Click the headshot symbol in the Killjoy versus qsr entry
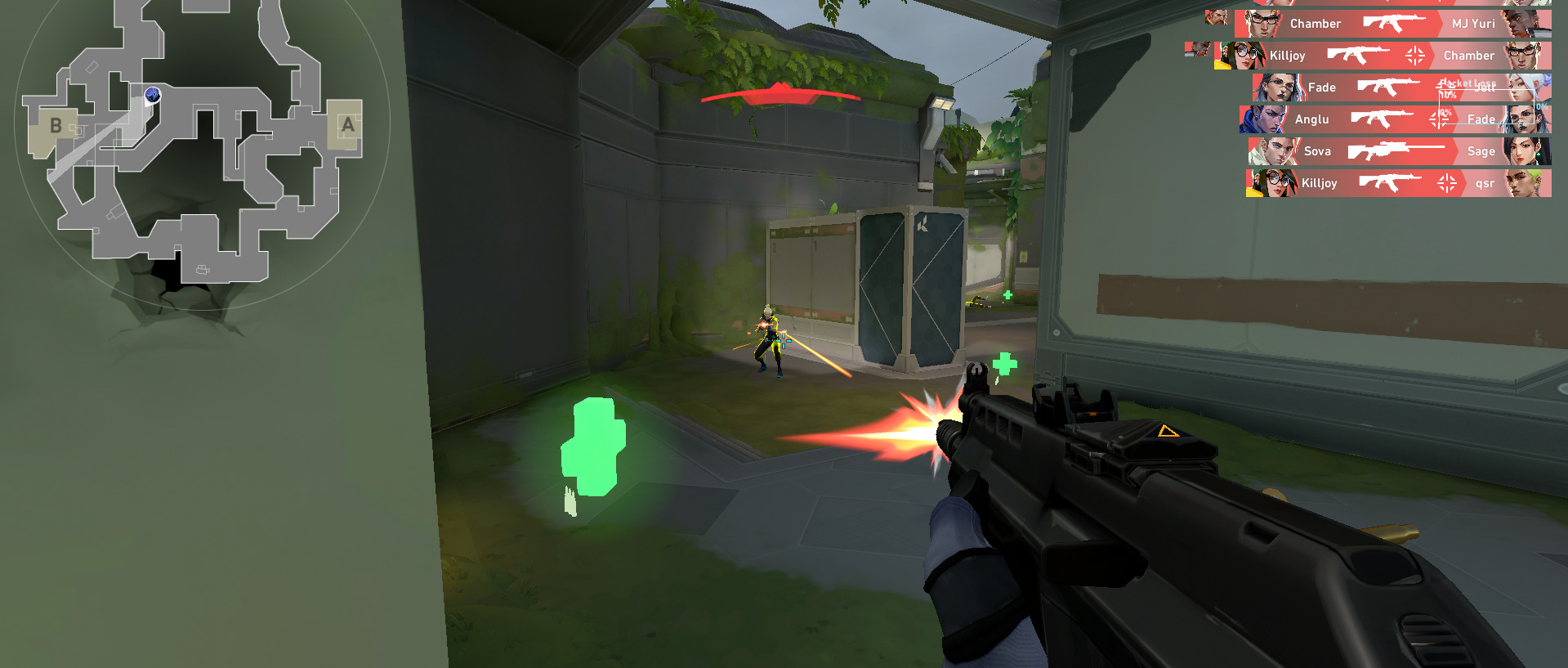Viewport: 1568px width, 668px height. (x=1446, y=183)
